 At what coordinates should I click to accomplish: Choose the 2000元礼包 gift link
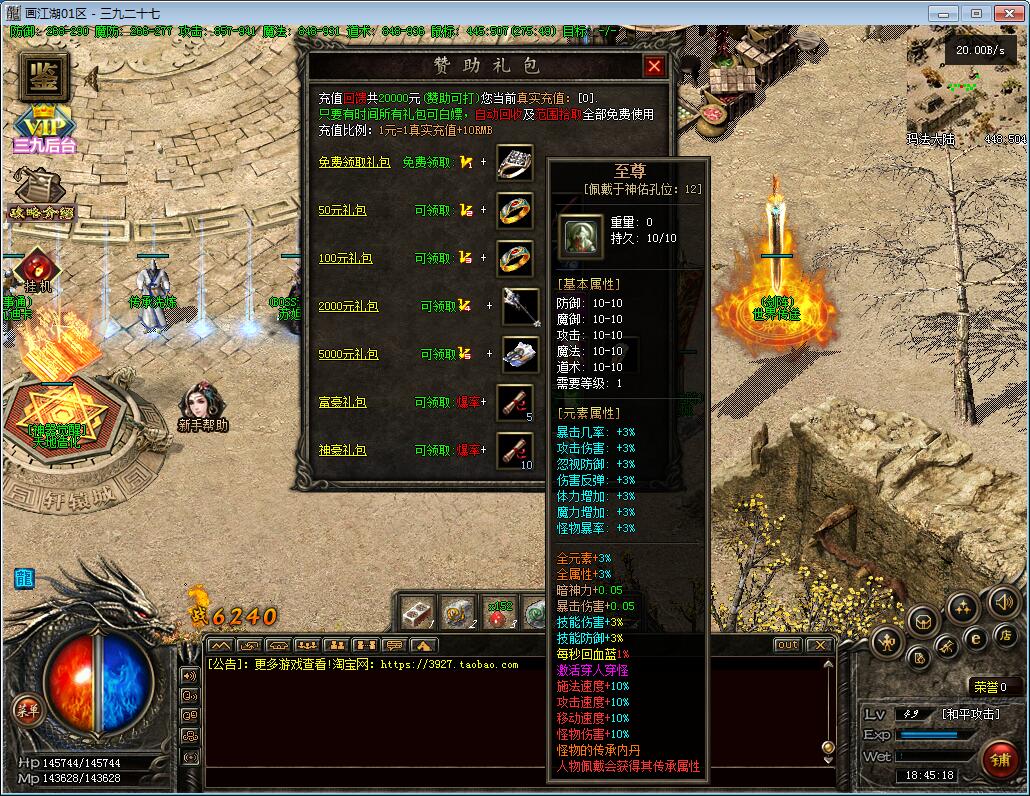[x=348, y=306]
